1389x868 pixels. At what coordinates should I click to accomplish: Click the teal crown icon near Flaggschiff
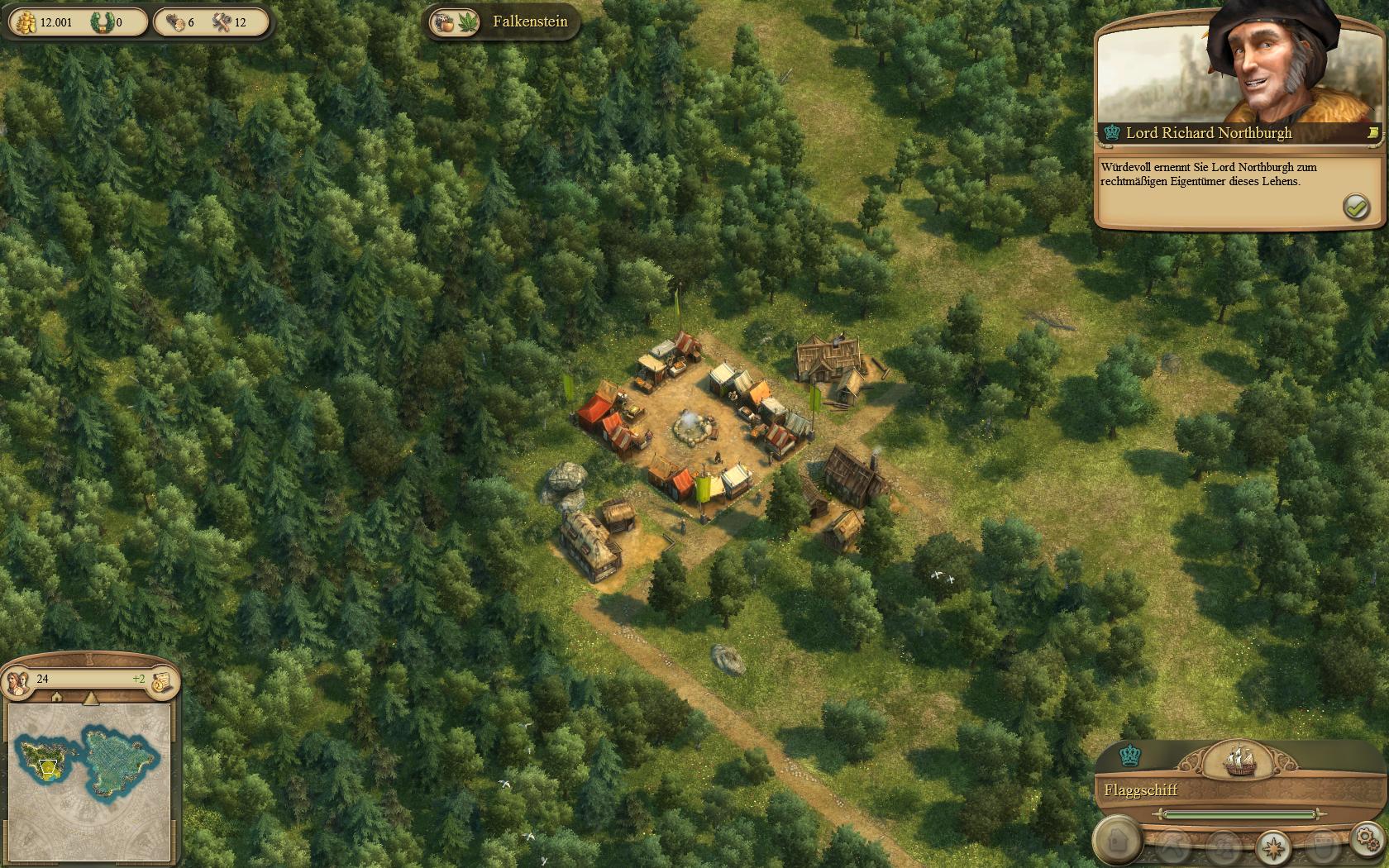tap(1129, 755)
